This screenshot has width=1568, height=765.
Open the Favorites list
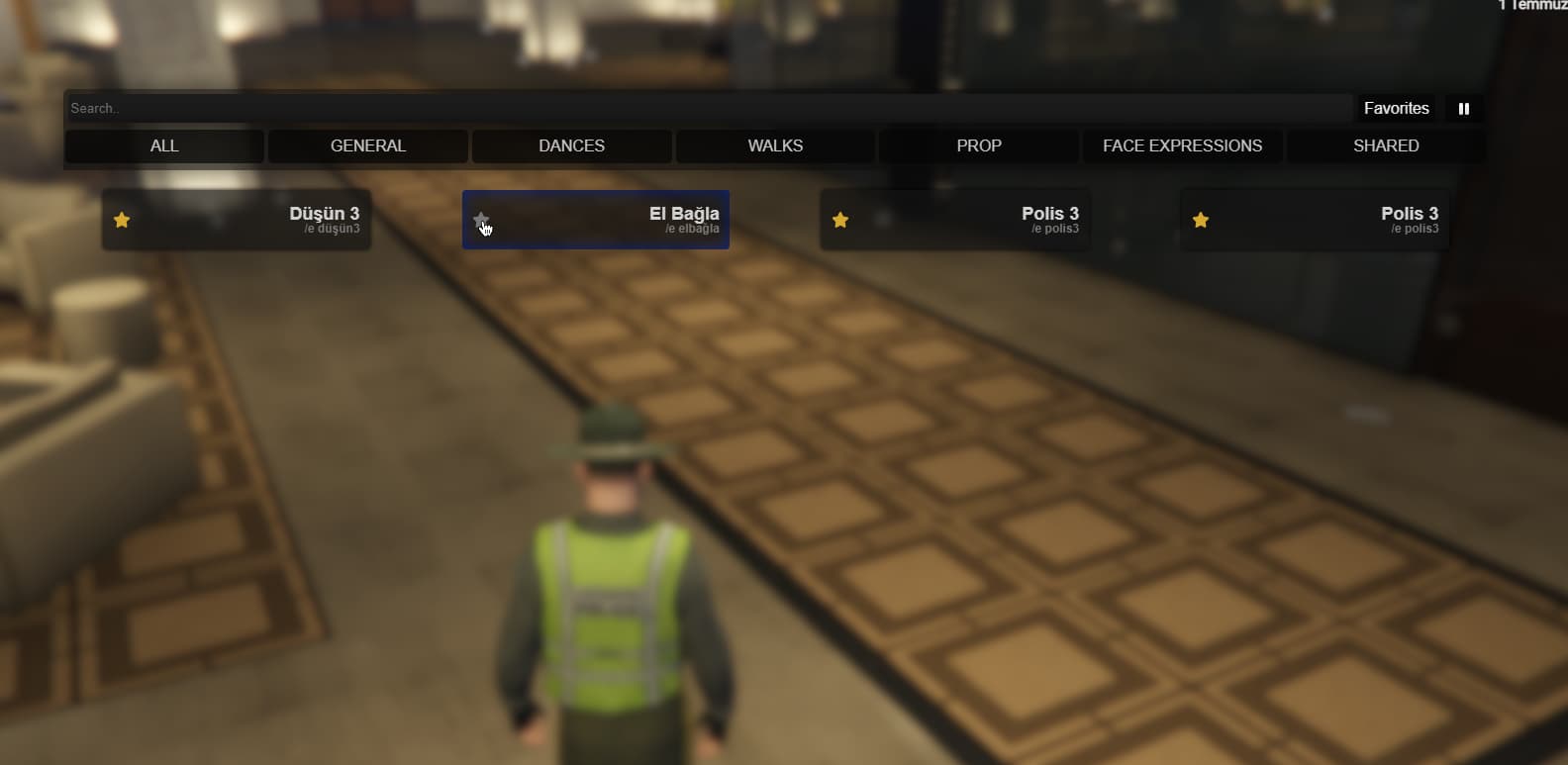(1396, 109)
